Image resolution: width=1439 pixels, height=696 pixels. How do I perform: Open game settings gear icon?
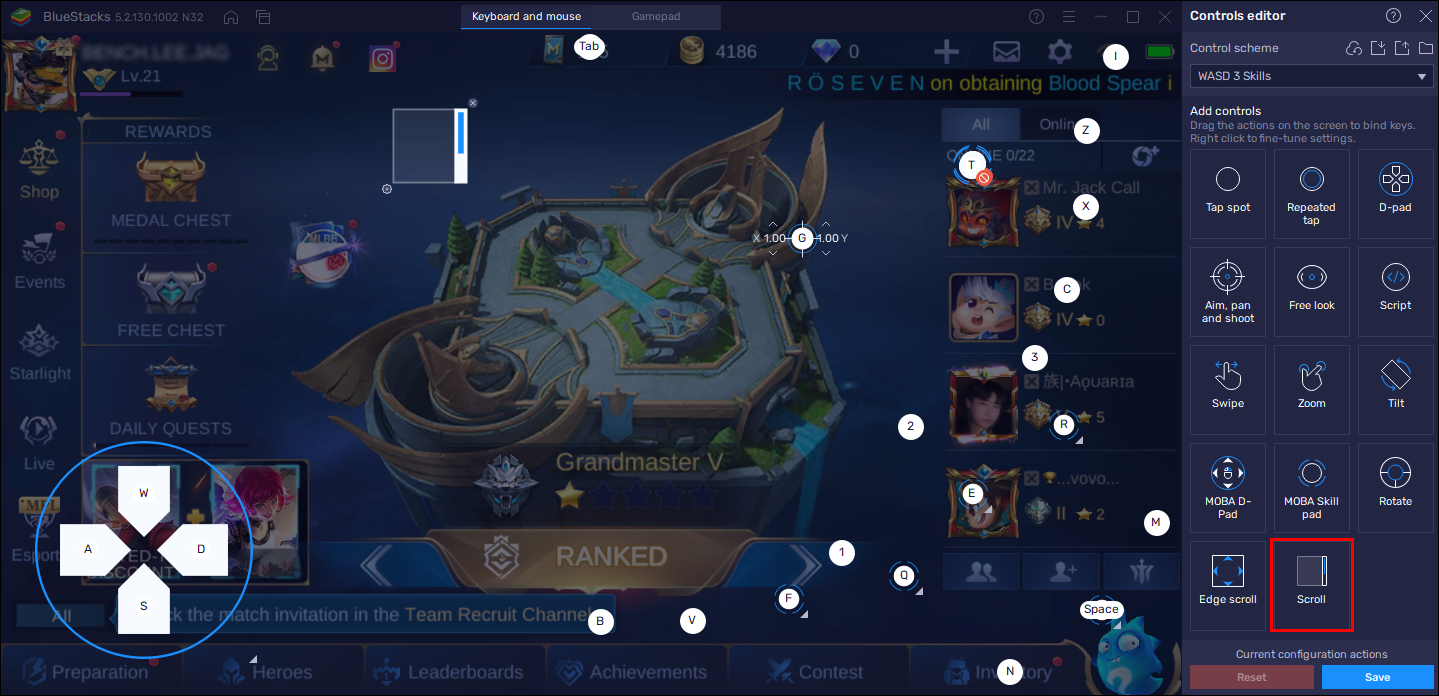(x=1059, y=52)
